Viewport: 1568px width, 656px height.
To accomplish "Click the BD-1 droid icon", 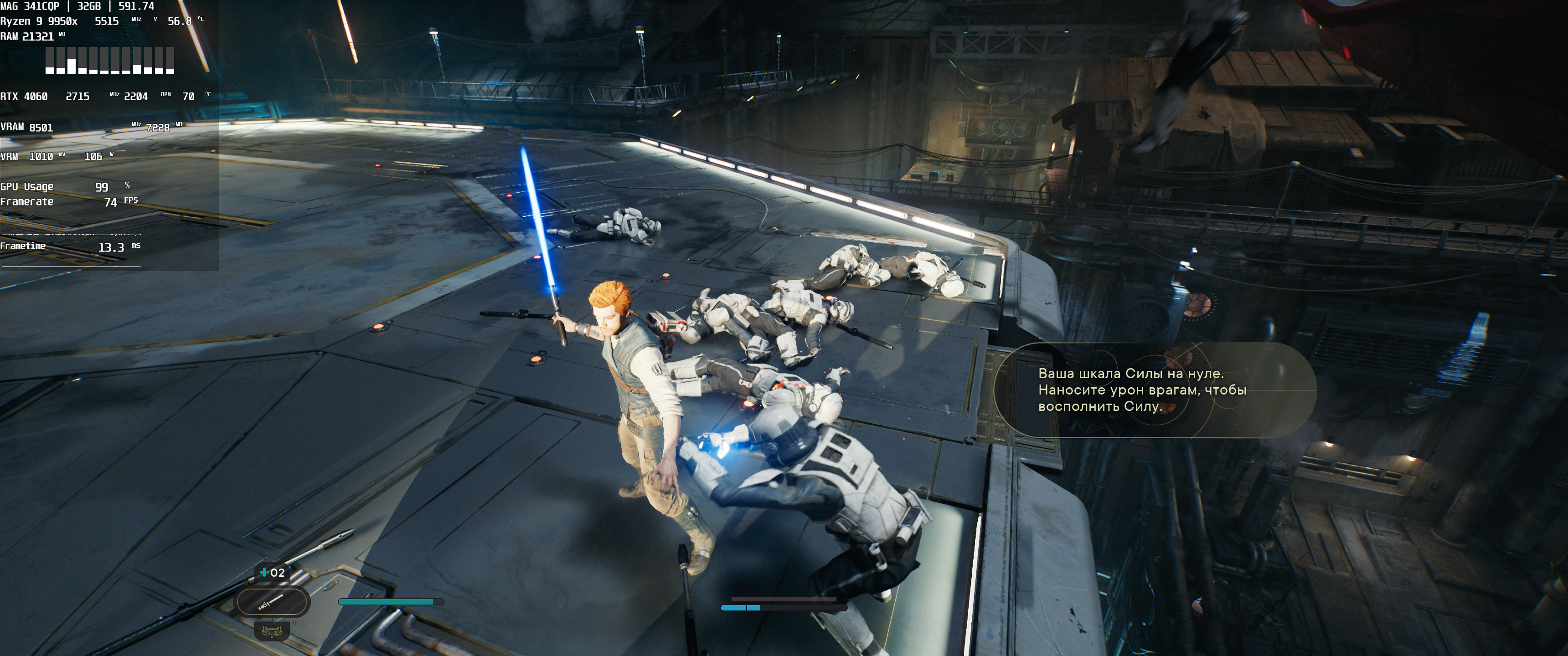I will 272,631.
